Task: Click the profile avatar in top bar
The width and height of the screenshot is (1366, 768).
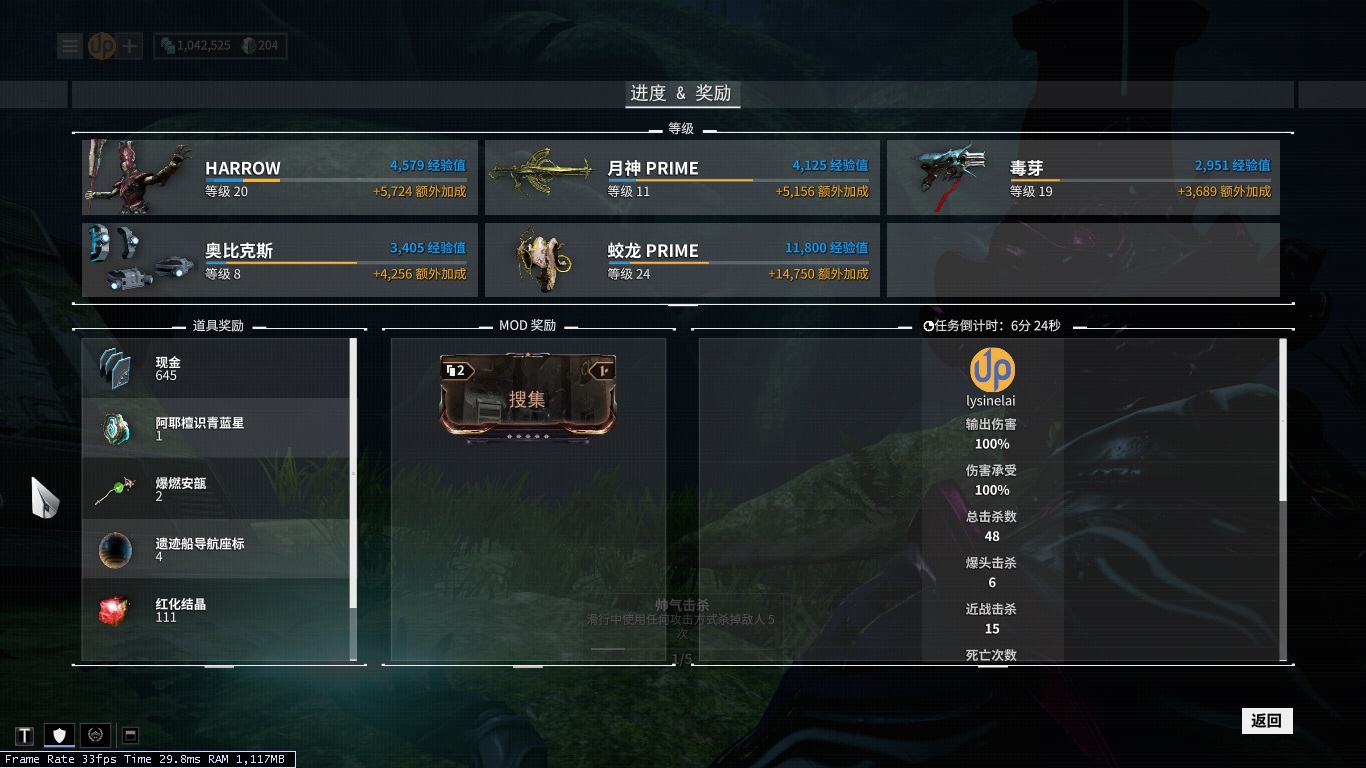Action: tap(101, 46)
